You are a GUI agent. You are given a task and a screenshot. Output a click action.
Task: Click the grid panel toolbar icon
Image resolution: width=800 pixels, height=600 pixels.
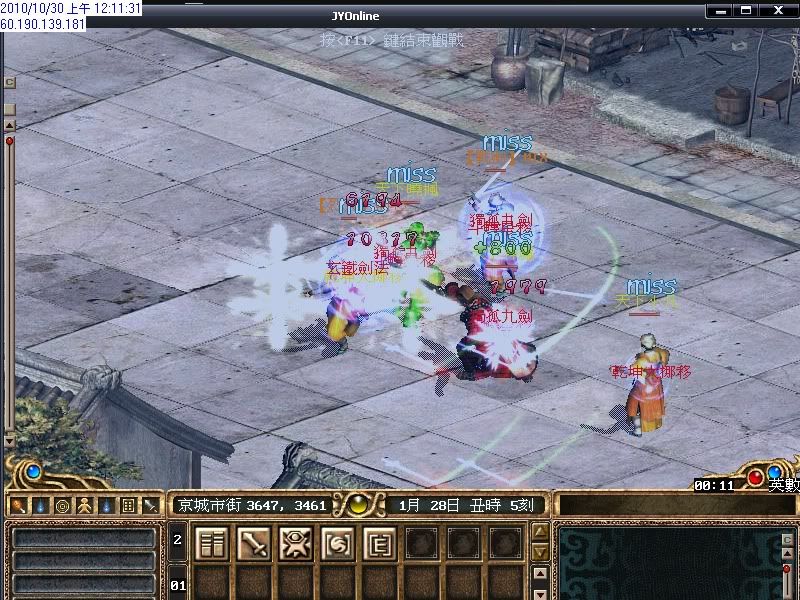pos(128,506)
